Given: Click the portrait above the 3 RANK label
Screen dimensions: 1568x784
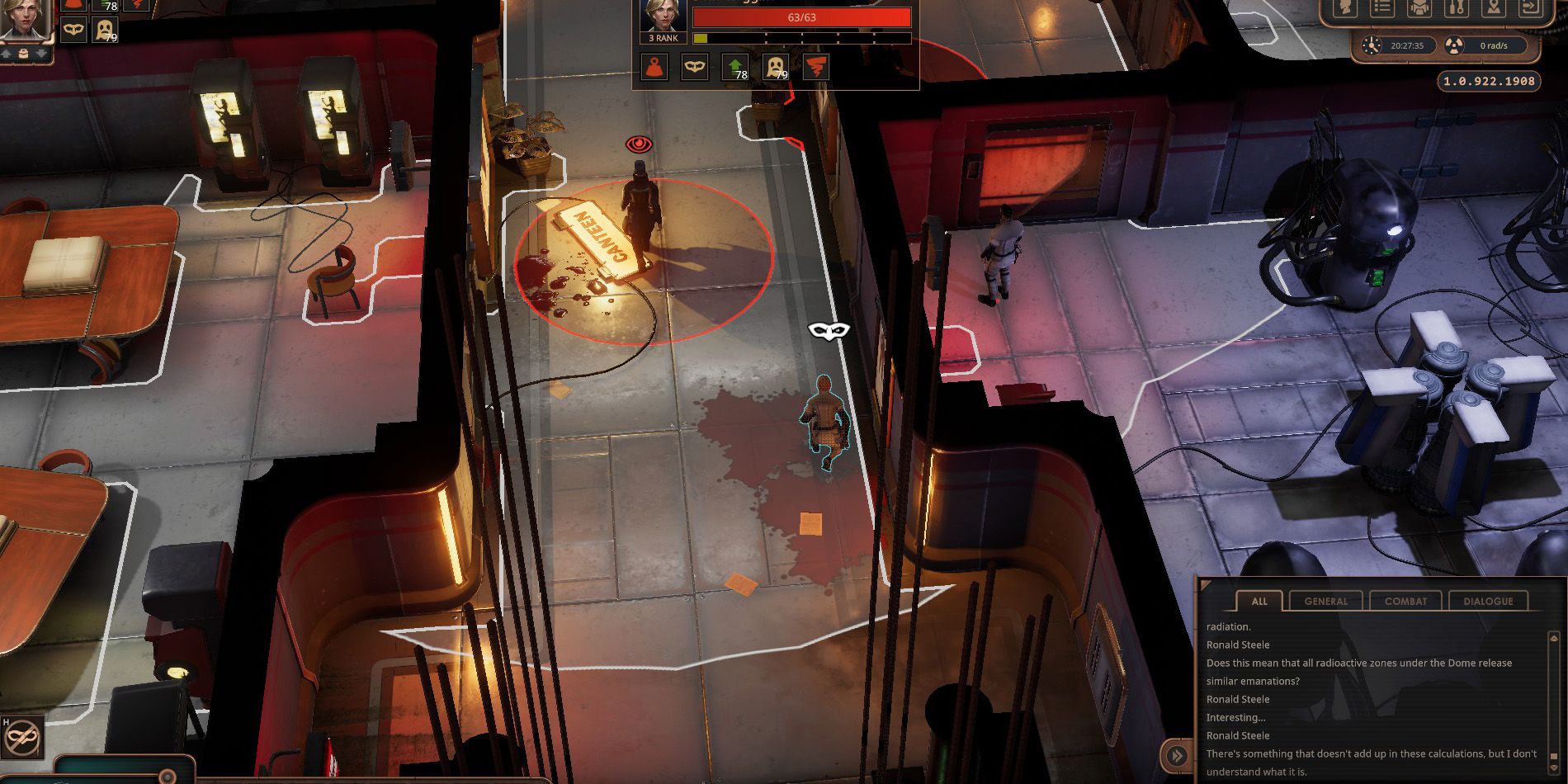Looking at the screenshot, I should [663, 15].
